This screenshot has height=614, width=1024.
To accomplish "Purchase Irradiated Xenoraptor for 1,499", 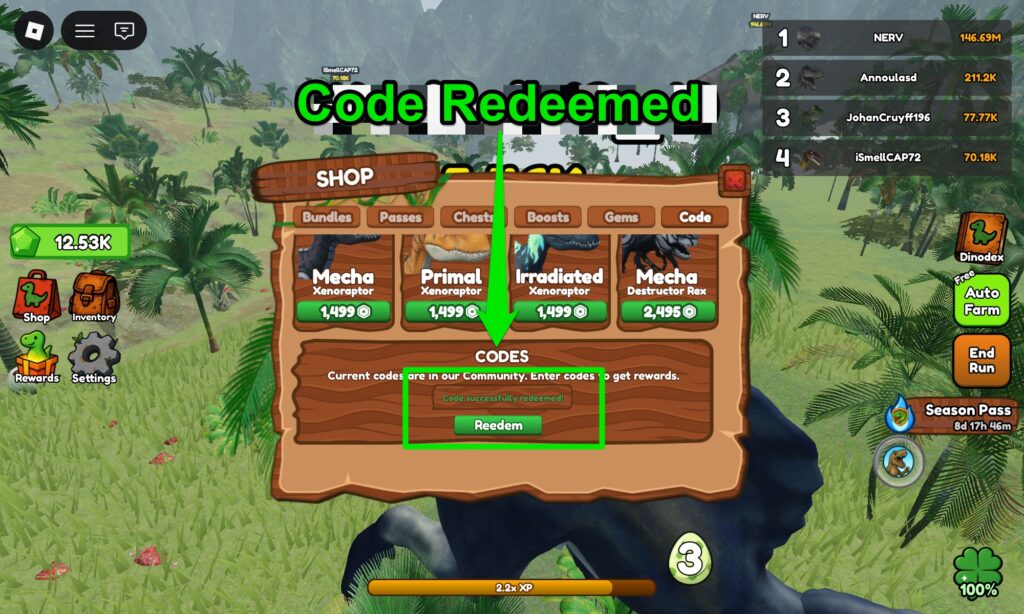I will pos(559,312).
